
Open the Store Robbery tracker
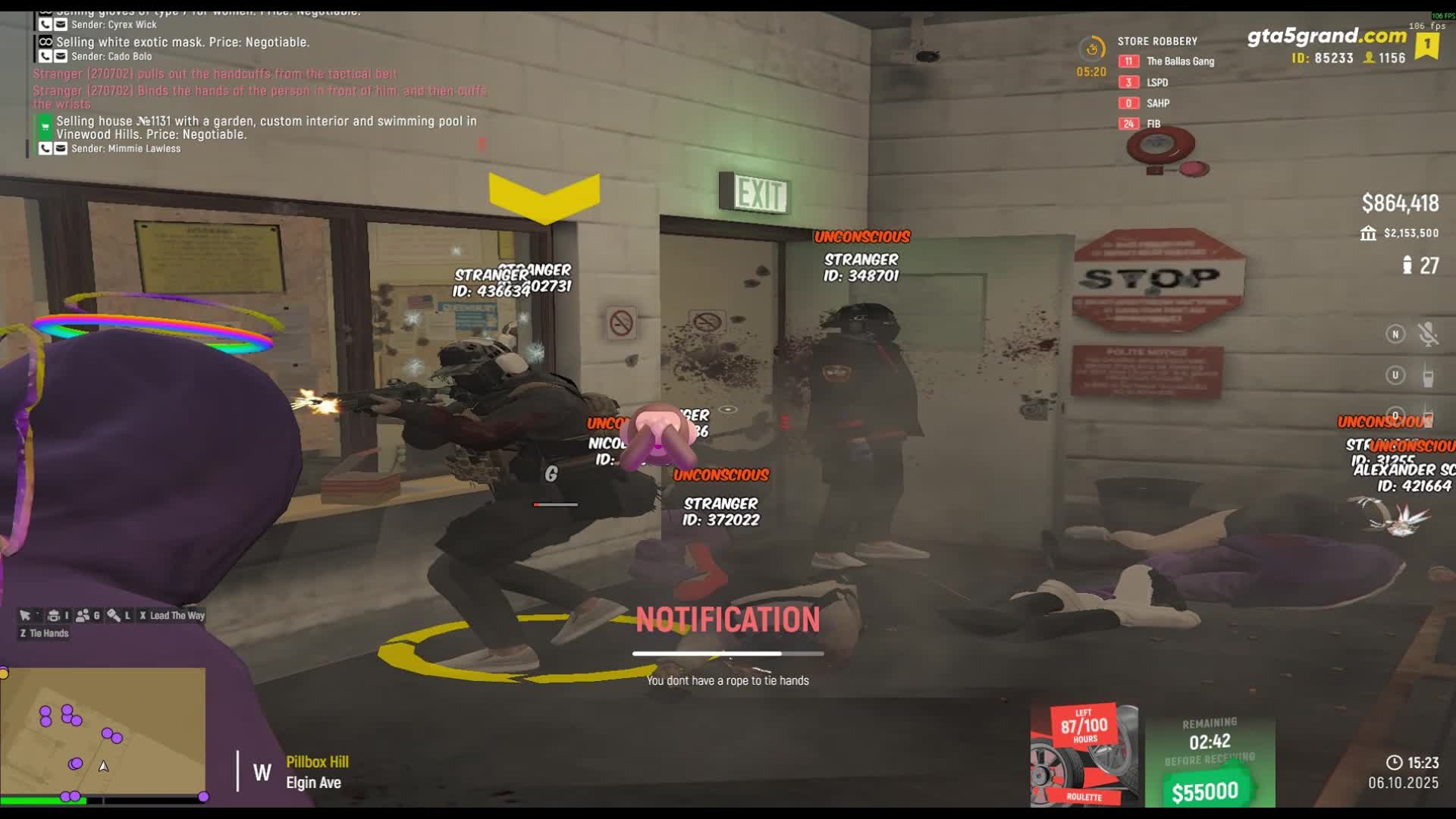click(1156, 41)
